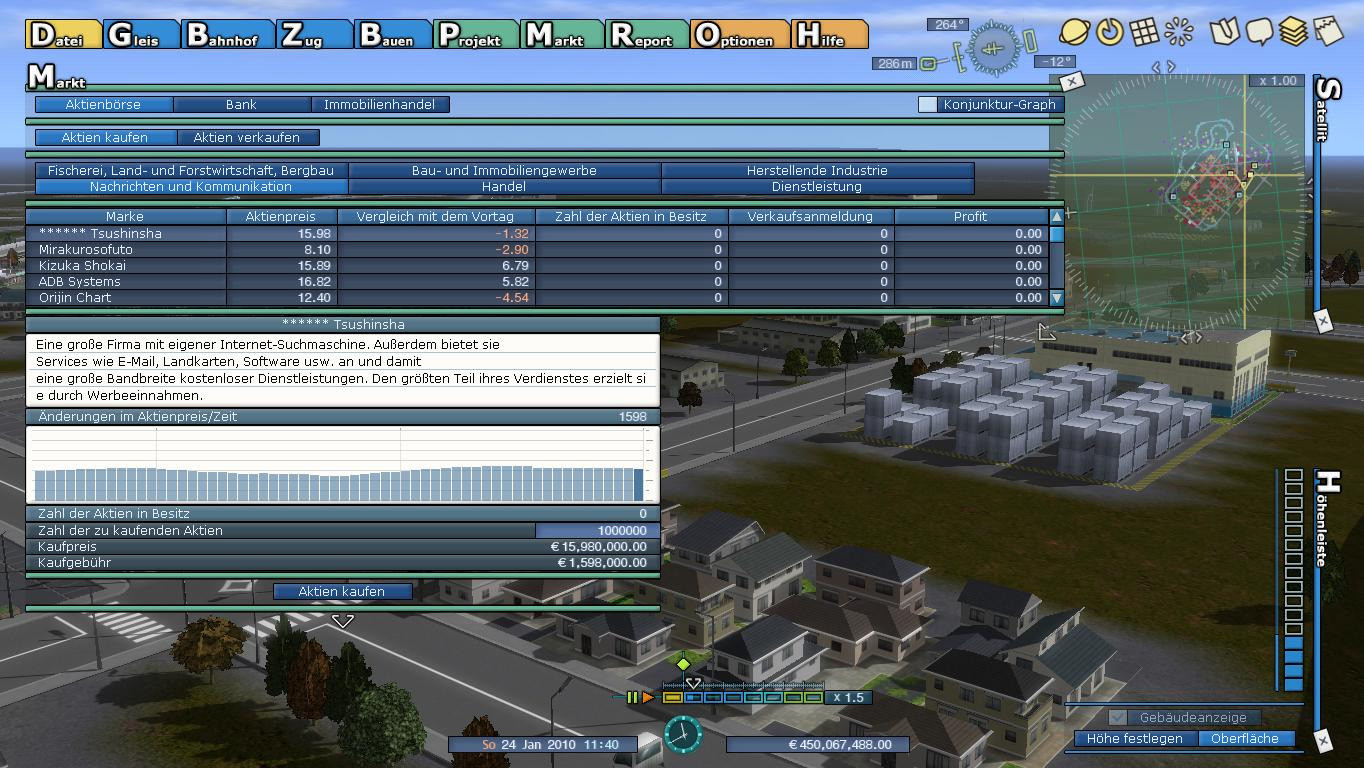The width and height of the screenshot is (1364, 768).
Task: Open the Report menu
Action: coord(646,35)
